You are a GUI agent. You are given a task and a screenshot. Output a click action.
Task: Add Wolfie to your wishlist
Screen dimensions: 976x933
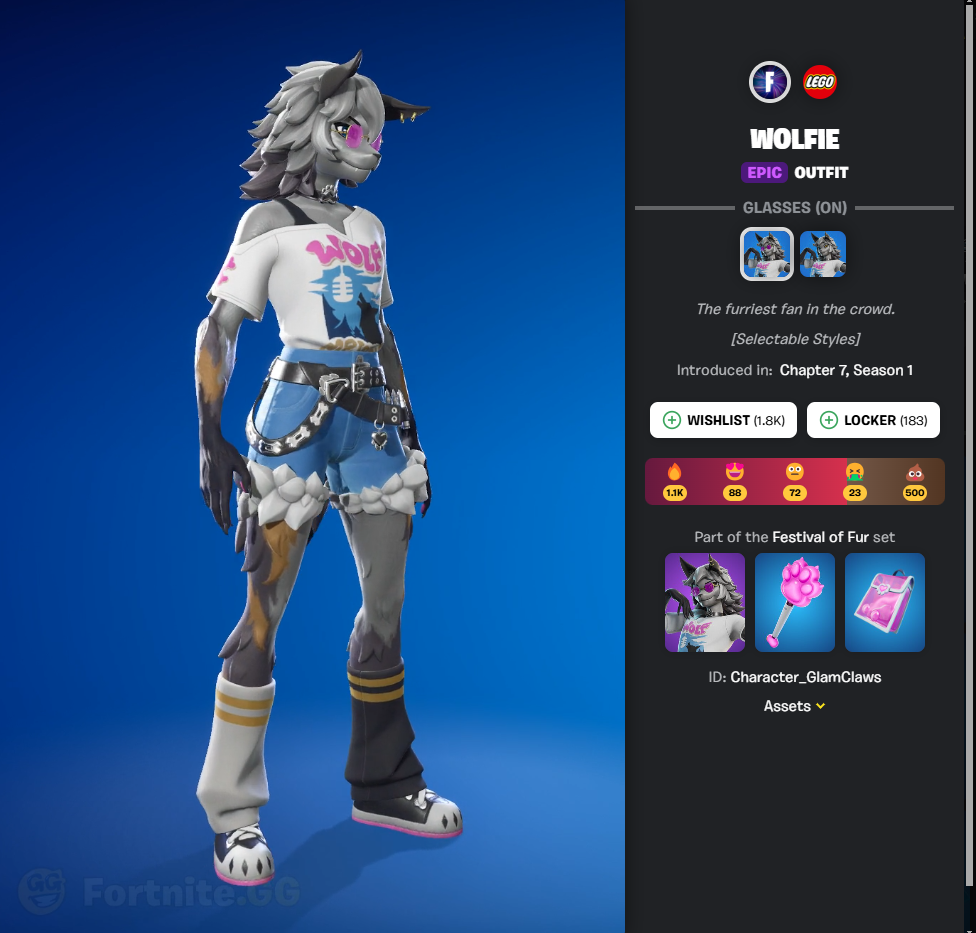coord(723,421)
